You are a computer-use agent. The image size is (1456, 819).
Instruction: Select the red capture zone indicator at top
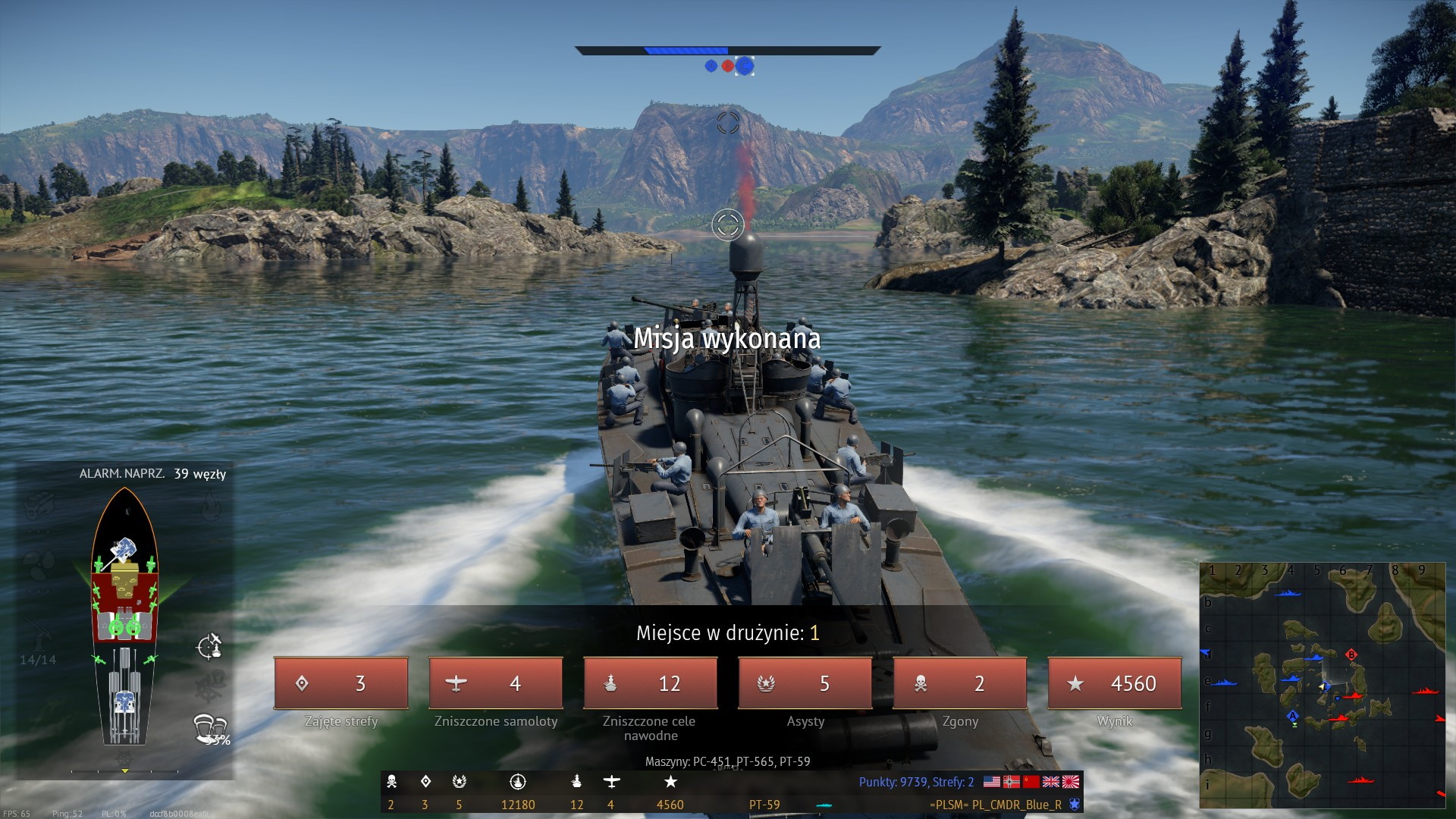coord(728,66)
